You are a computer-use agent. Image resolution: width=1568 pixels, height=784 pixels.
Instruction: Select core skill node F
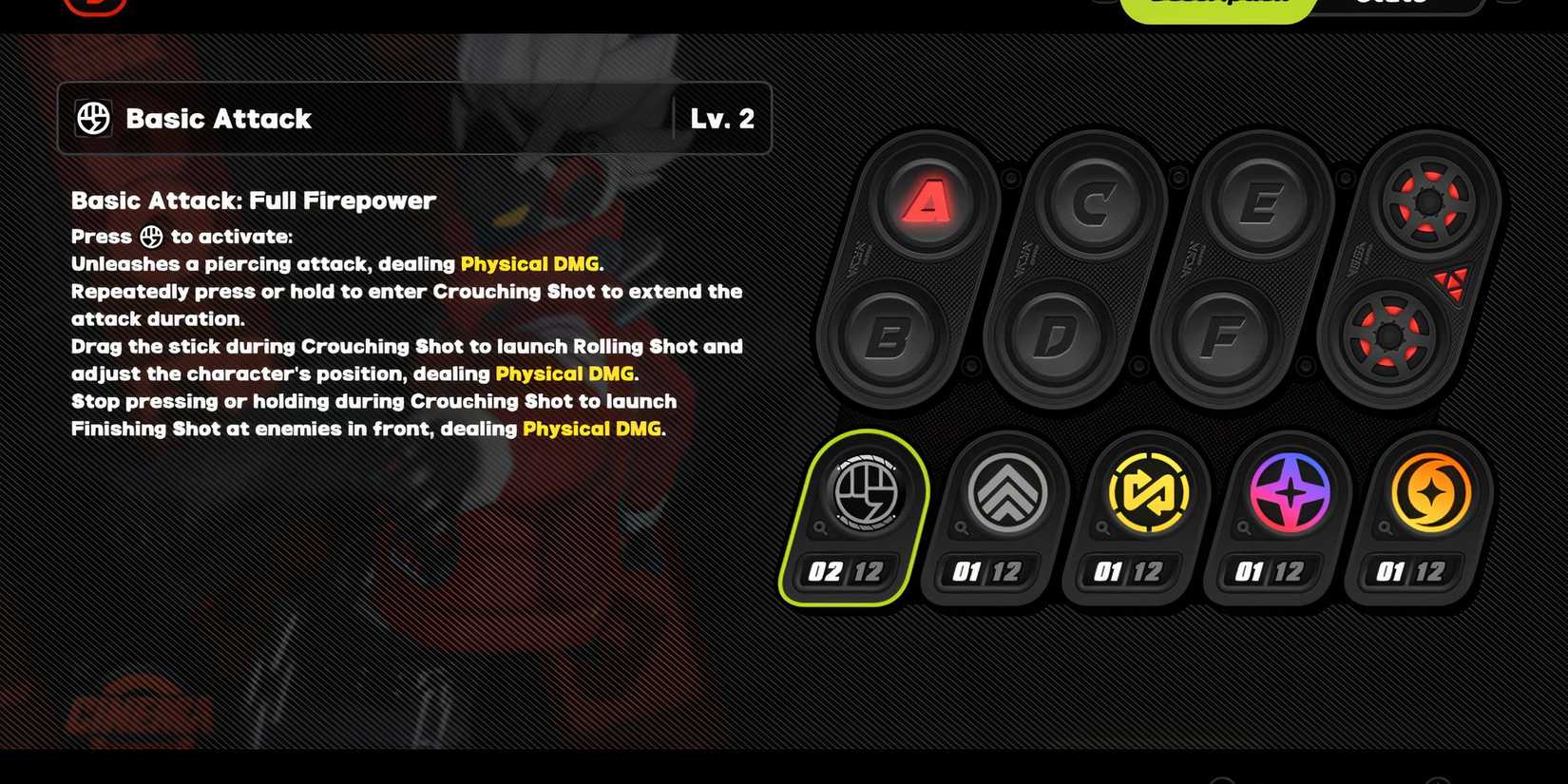pos(1221,335)
